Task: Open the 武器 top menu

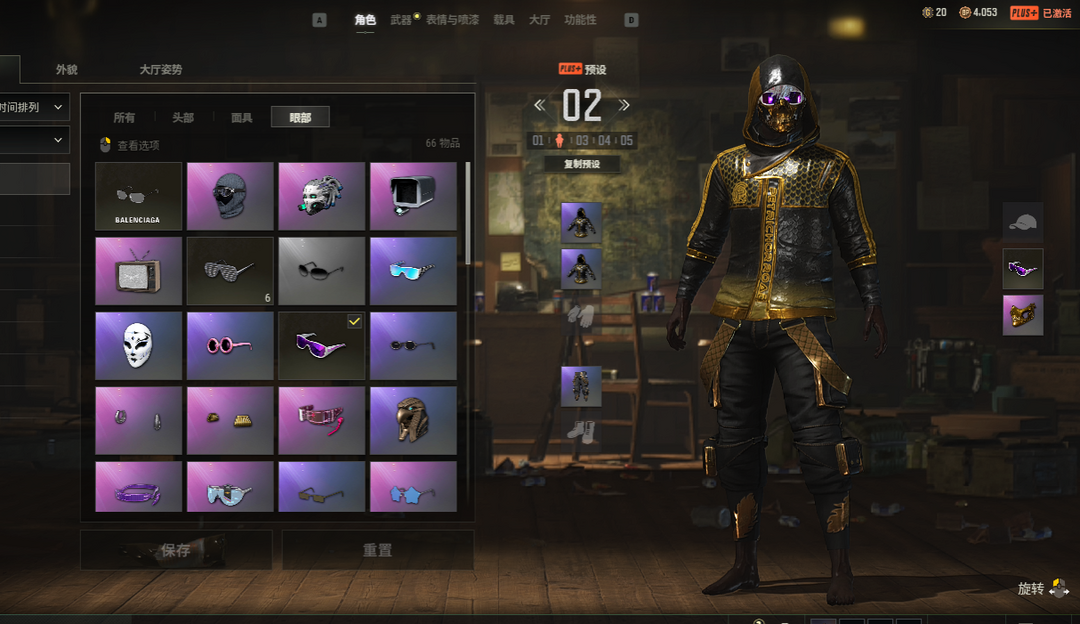Action: (x=401, y=20)
